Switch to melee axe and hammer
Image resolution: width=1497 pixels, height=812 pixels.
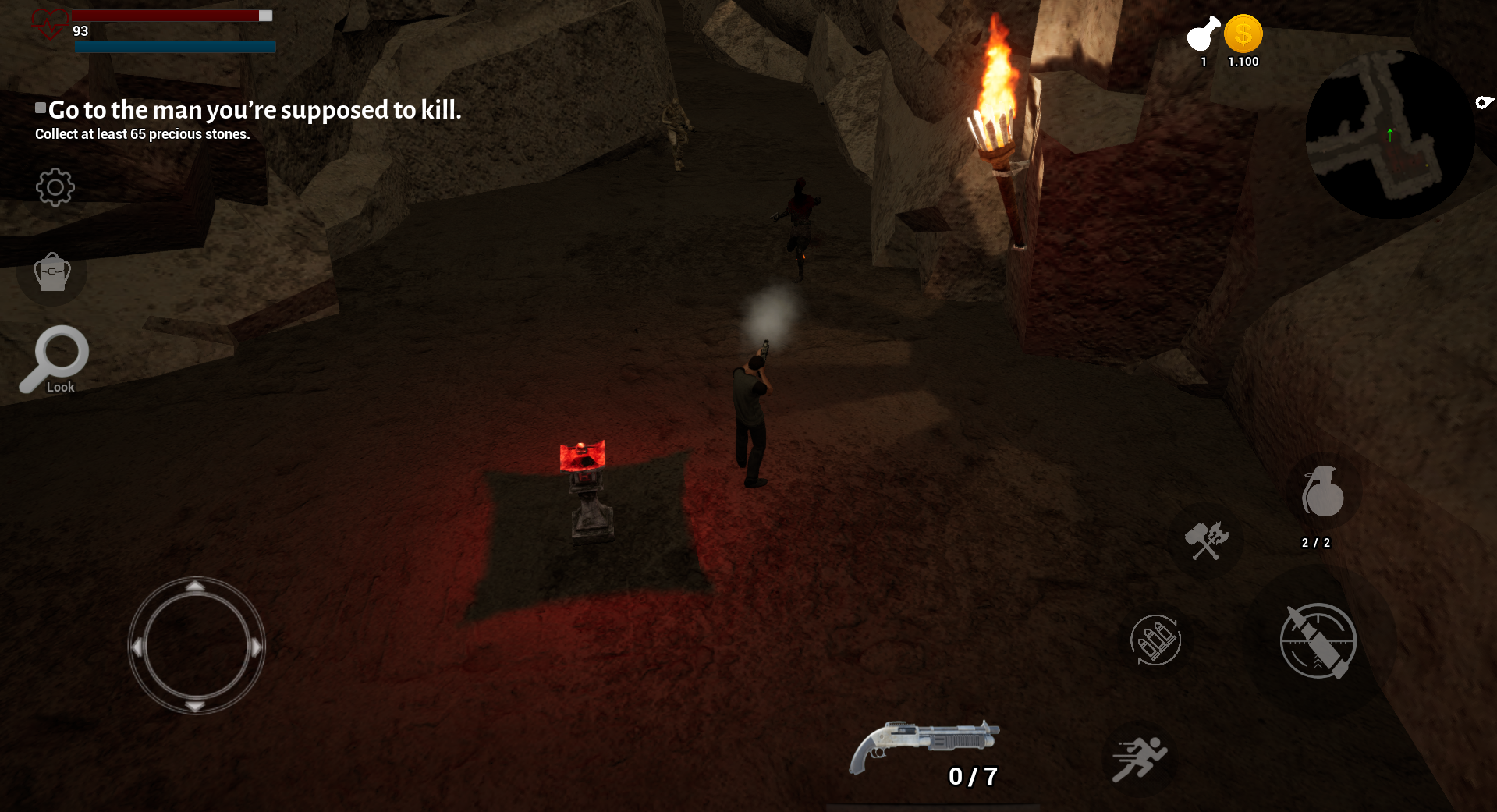point(1206,540)
